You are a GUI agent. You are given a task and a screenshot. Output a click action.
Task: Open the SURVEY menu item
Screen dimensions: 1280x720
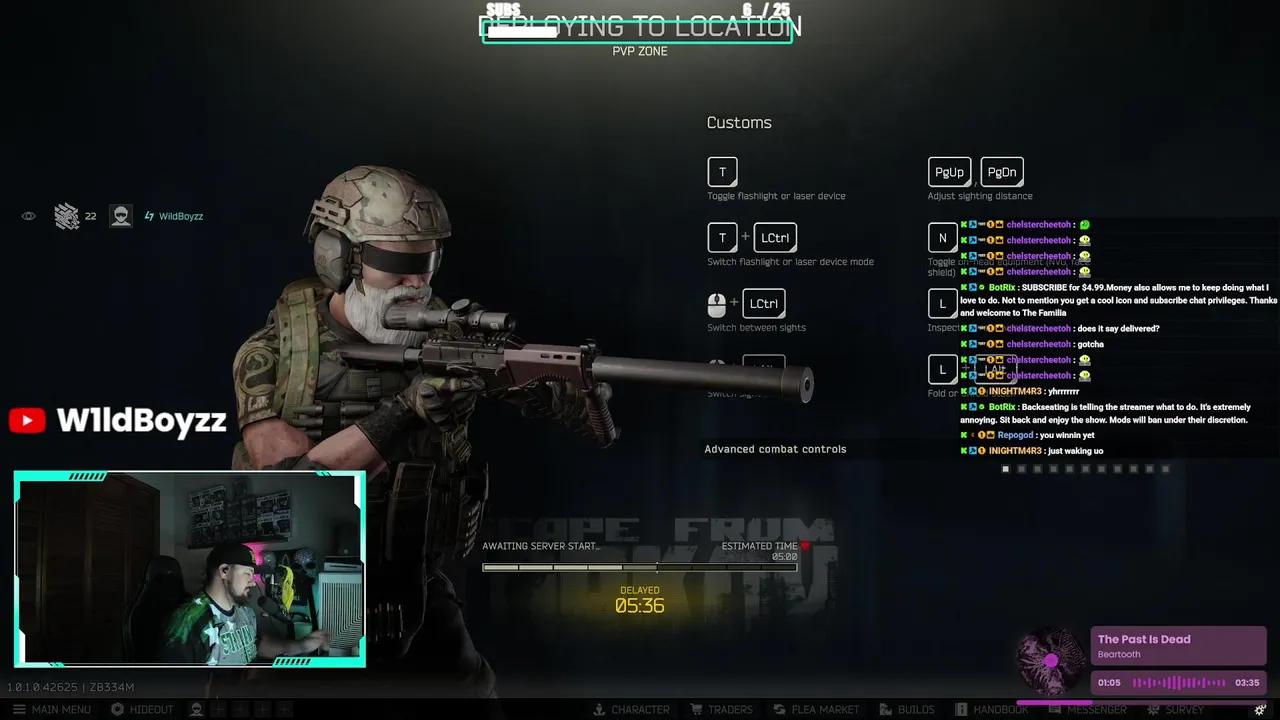point(1176,709)
